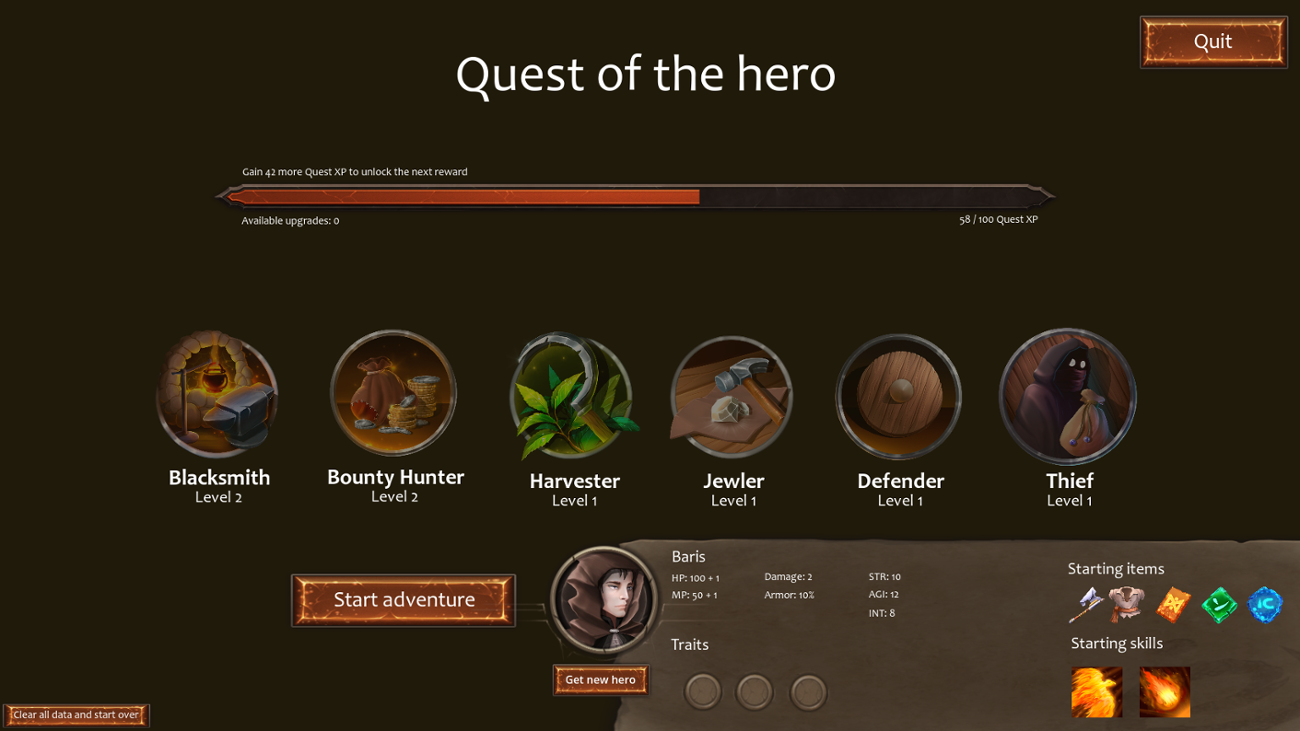The width and height of the screenshot is (1300, 731).
Task: Click the Jewler hammer icon
Action: [x=731, y=394]
